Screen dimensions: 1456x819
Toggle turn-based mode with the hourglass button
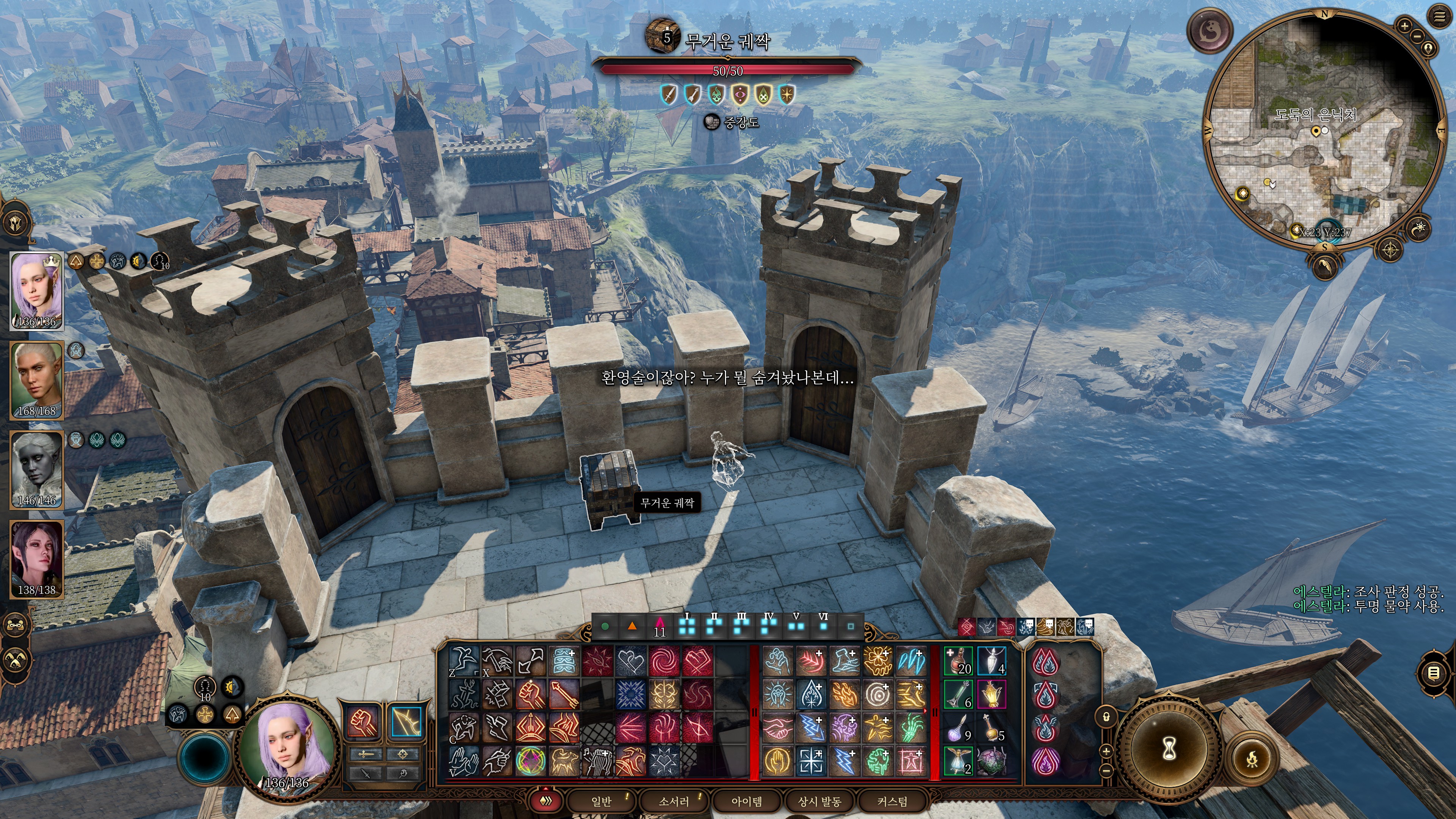click(1169, 750)
